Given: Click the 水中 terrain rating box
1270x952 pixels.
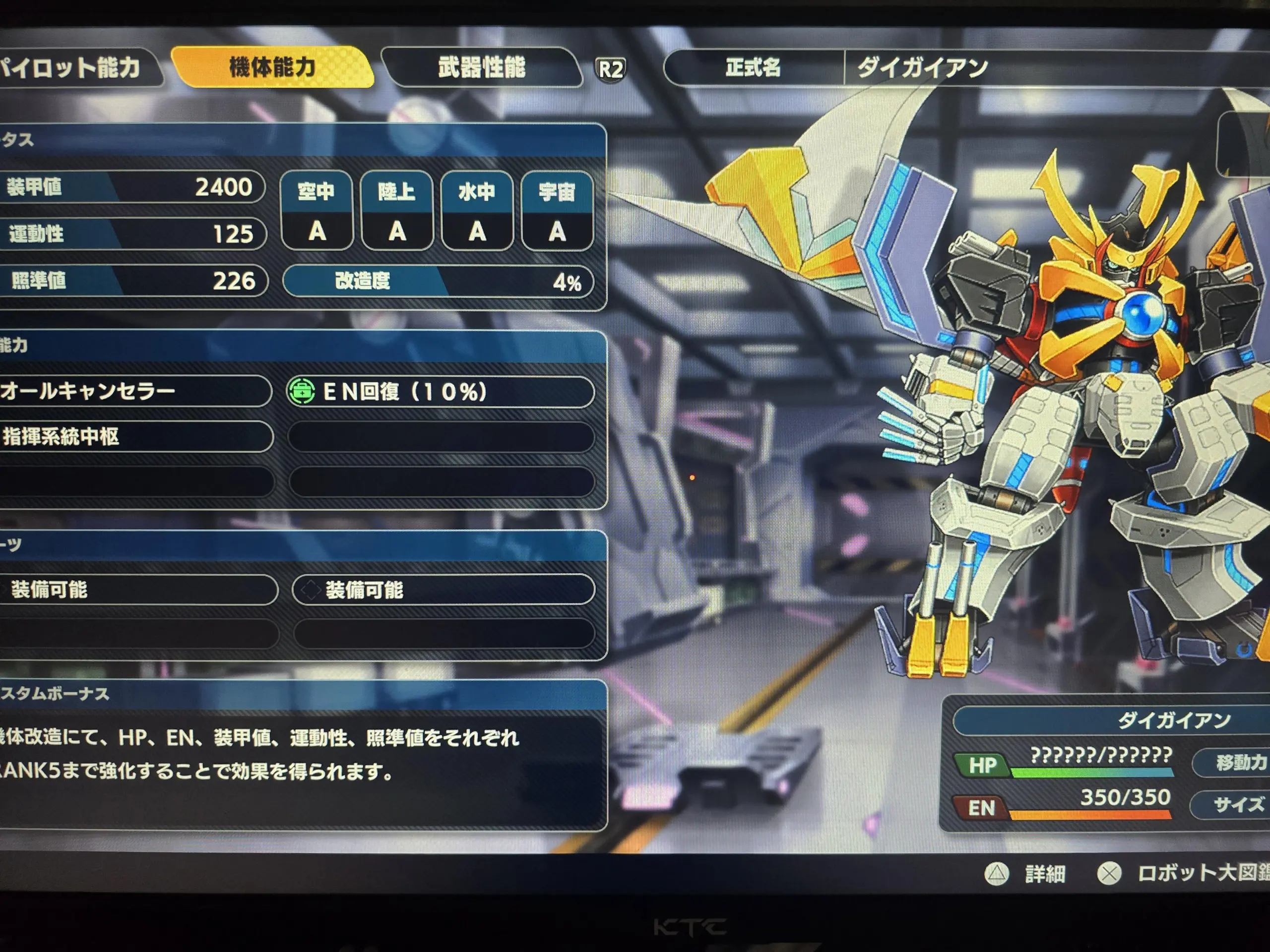Looking at the screenshot, I should click(x=477, y=211).
